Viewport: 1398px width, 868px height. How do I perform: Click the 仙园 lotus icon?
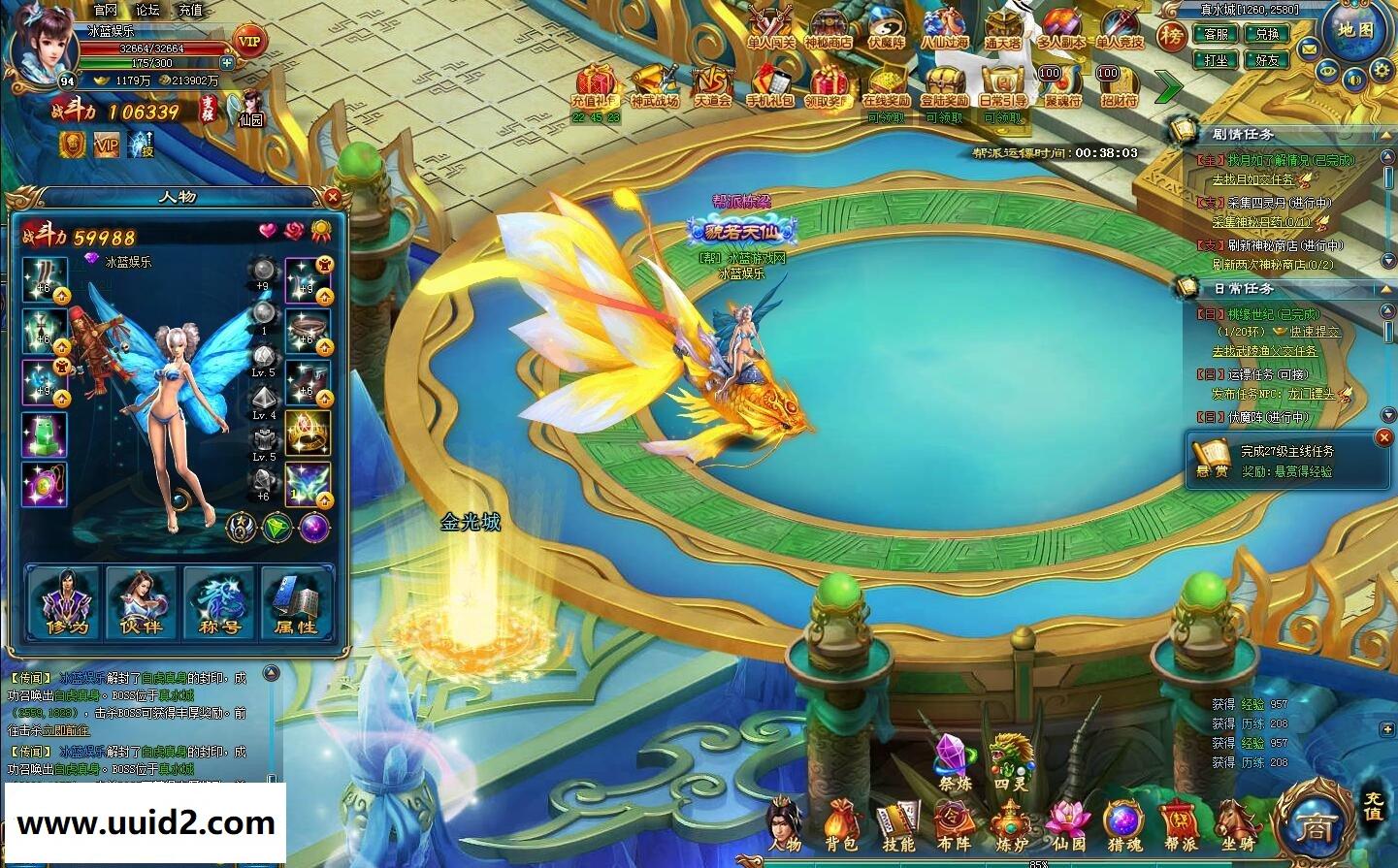click(x=1065, y=818)
